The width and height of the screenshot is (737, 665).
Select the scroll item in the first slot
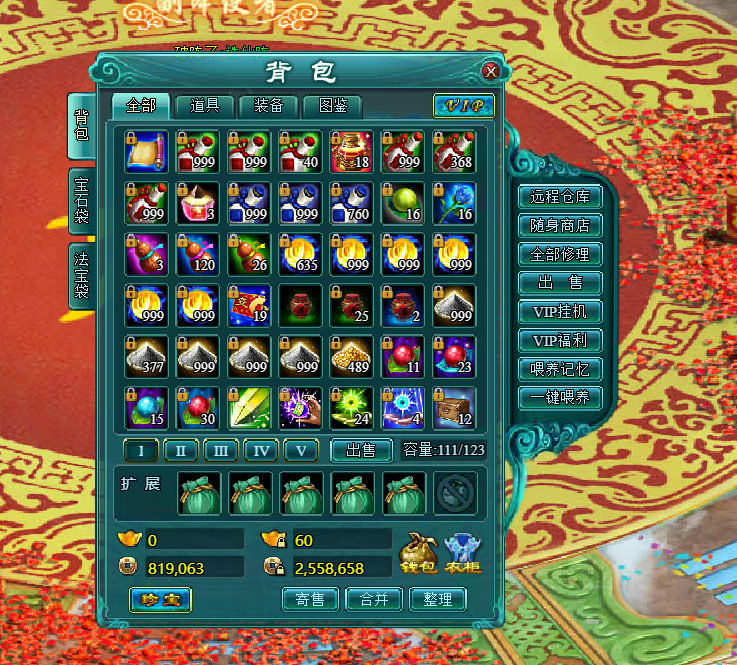[x=146, y=150]
